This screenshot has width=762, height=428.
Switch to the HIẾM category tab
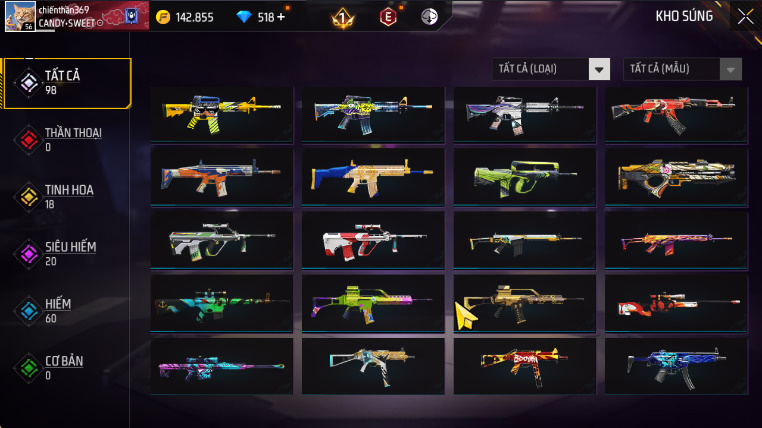pyautogui.click(x=66, y=309)
